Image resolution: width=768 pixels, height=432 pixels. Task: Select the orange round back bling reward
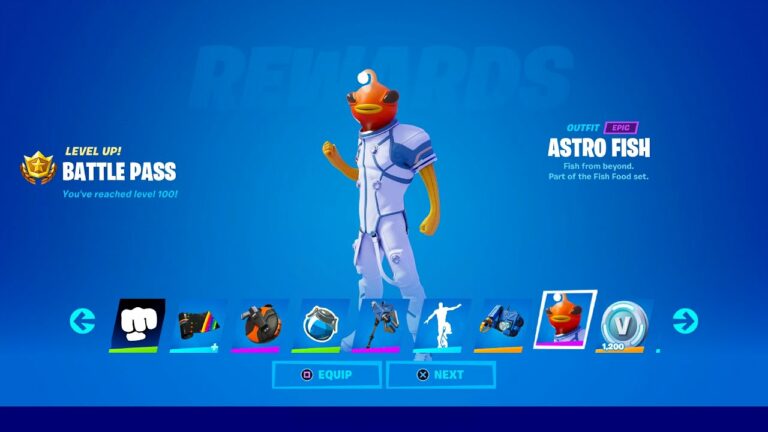point(260,323)
